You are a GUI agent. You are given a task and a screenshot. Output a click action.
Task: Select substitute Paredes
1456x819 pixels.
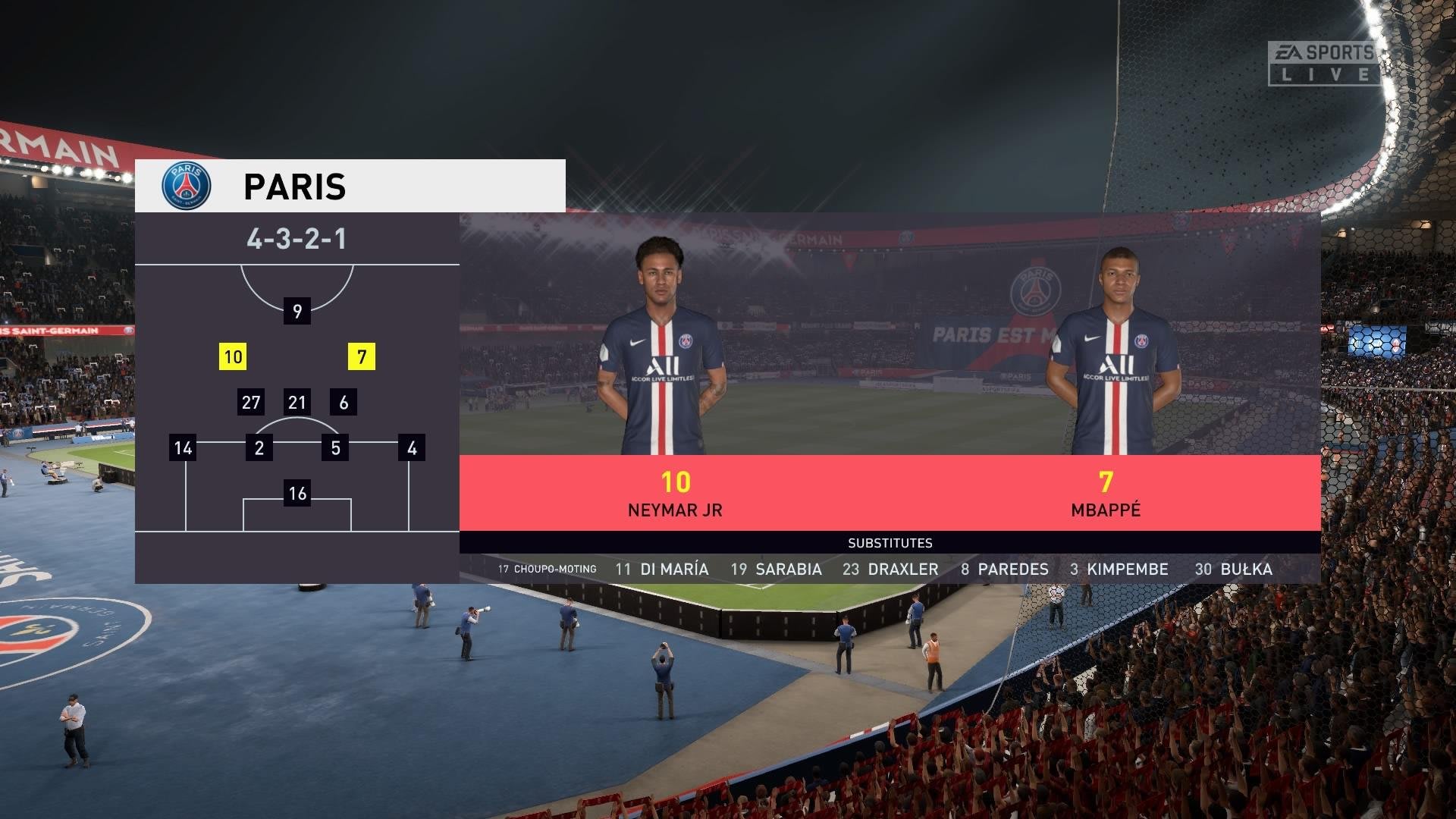pos(1005,569)
